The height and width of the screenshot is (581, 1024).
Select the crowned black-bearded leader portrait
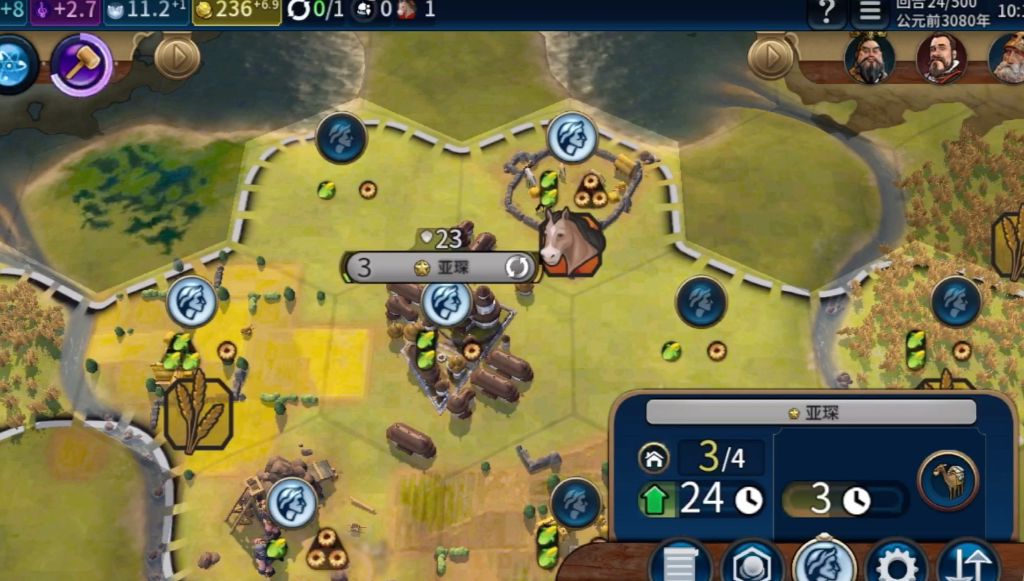click(x=869, y=58)
